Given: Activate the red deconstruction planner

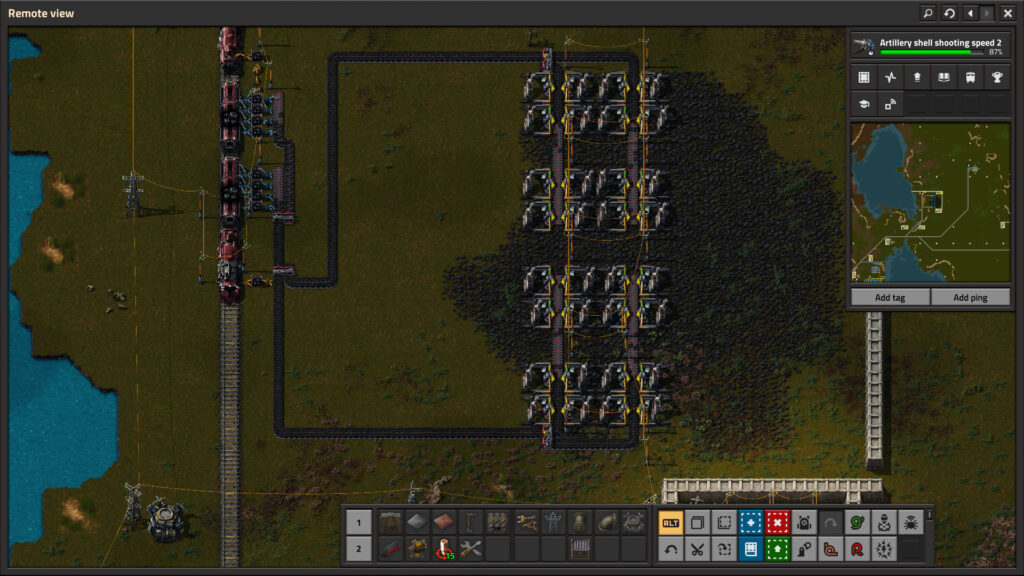Looking at the screenshot, I should pos(777,522).
